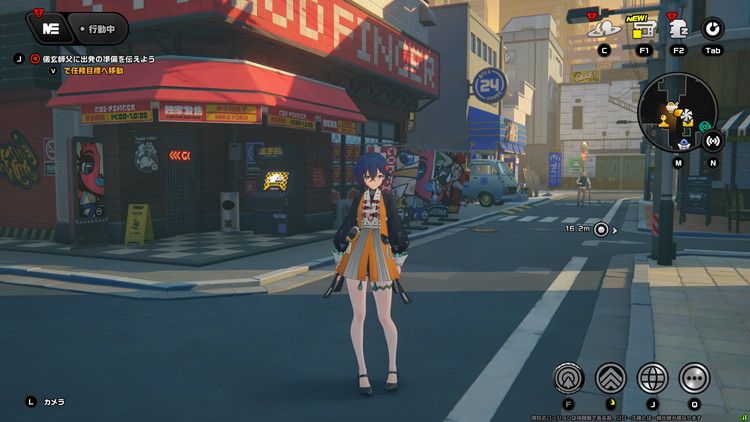Open the three-dots more options button

(694, 377)
